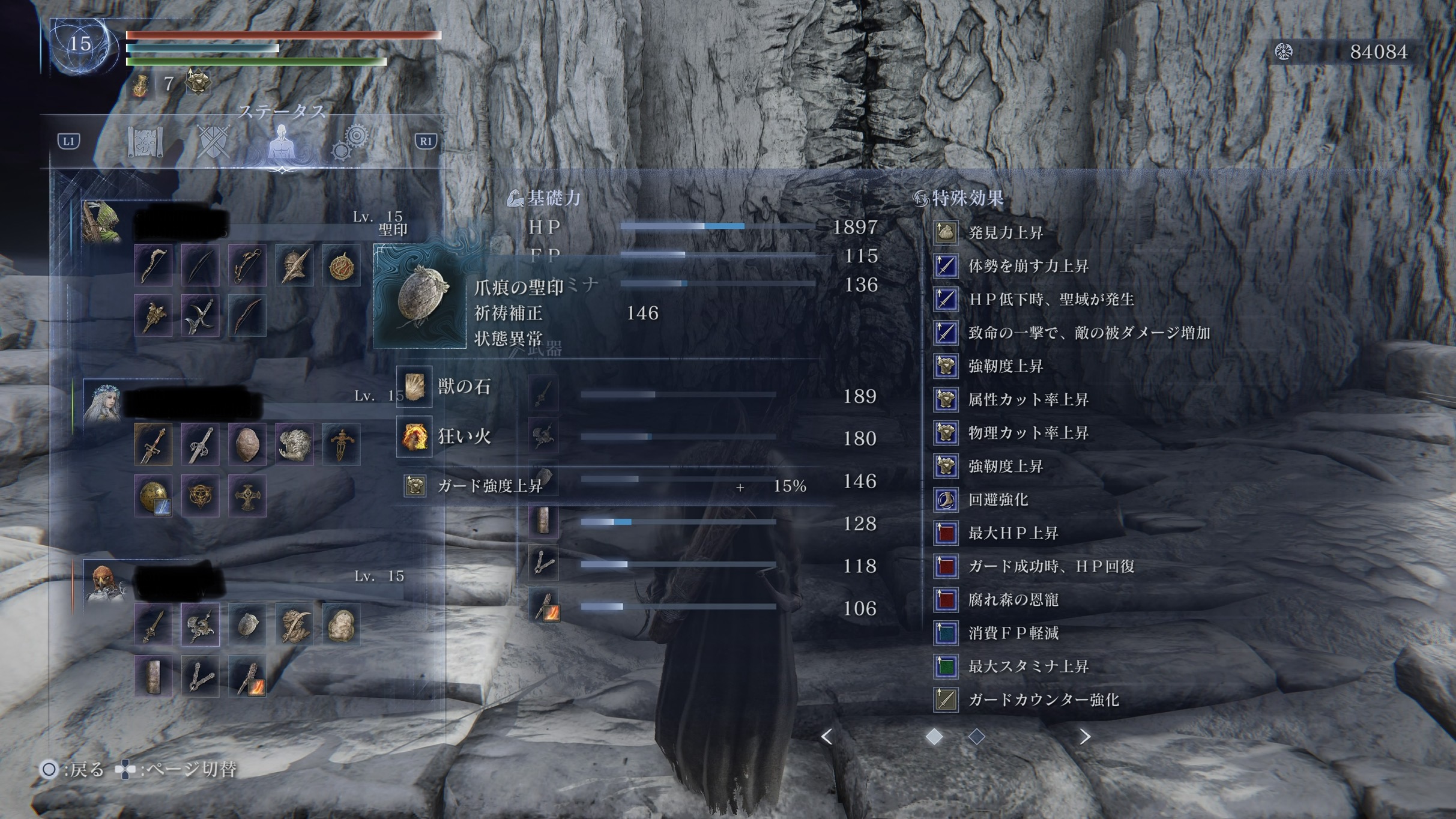
Task: Highlight the 最大HP上昇 effect entry
Action: [x=1013, y=533]
